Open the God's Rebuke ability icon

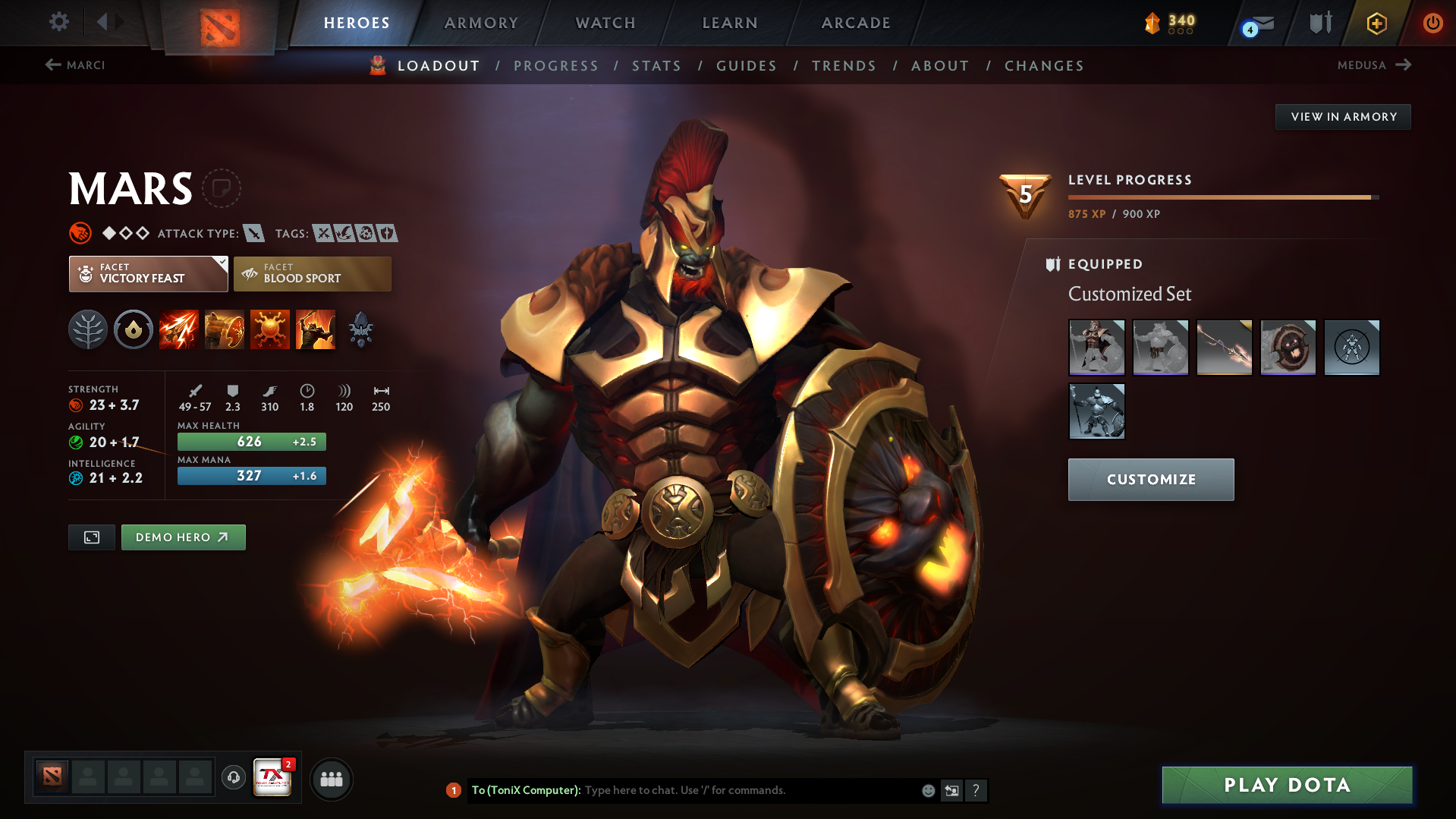pos(224,329)
